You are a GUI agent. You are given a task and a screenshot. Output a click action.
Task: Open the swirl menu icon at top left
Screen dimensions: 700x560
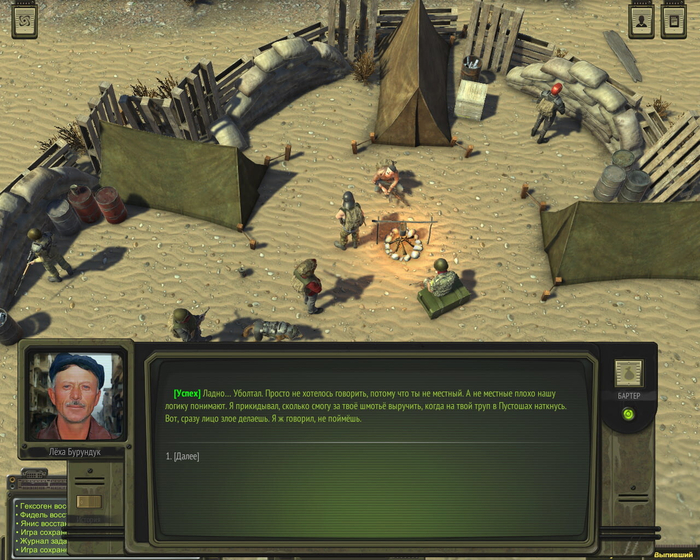[x=24, y=20]
